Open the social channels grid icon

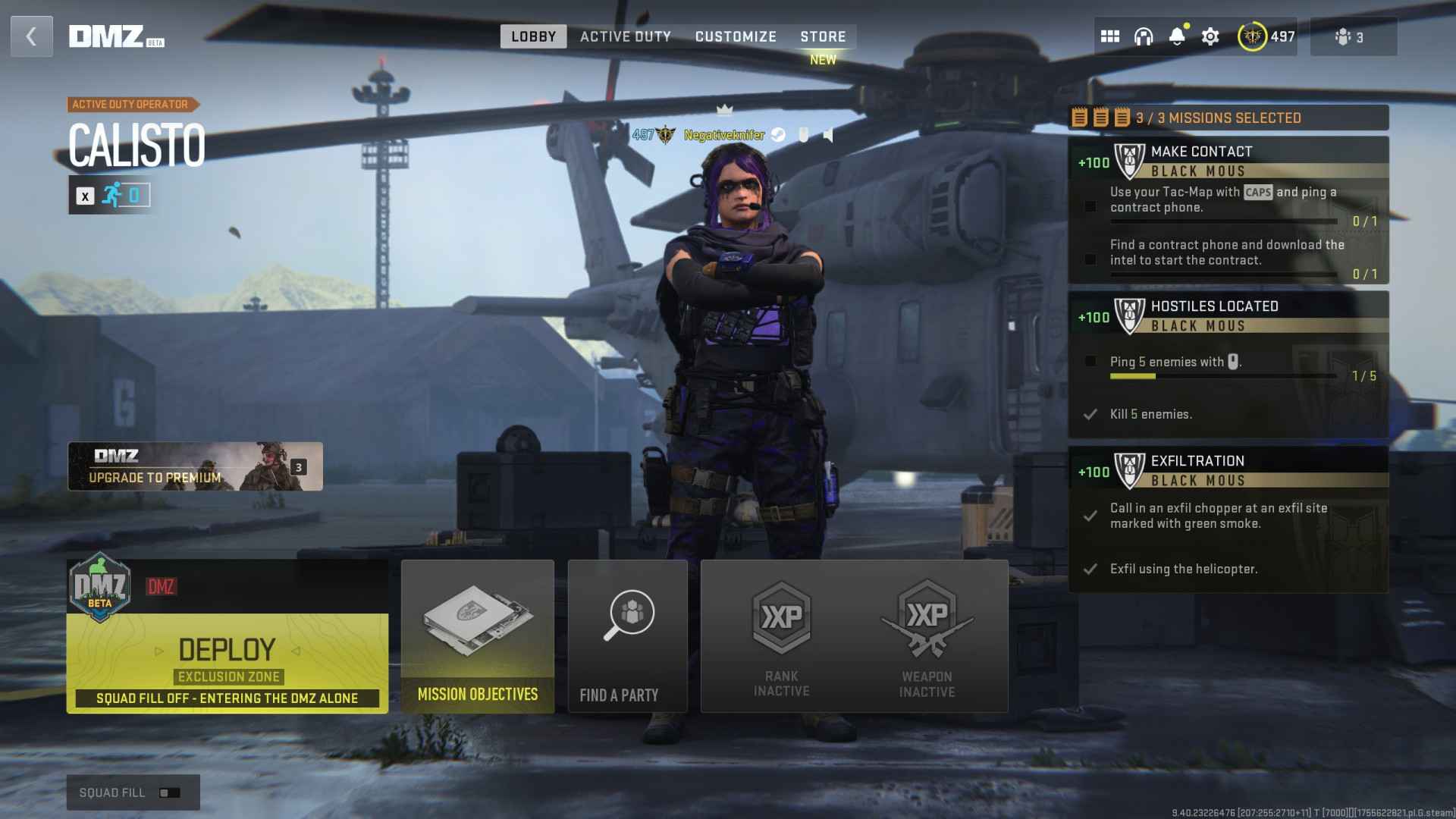coord(1110,36)
